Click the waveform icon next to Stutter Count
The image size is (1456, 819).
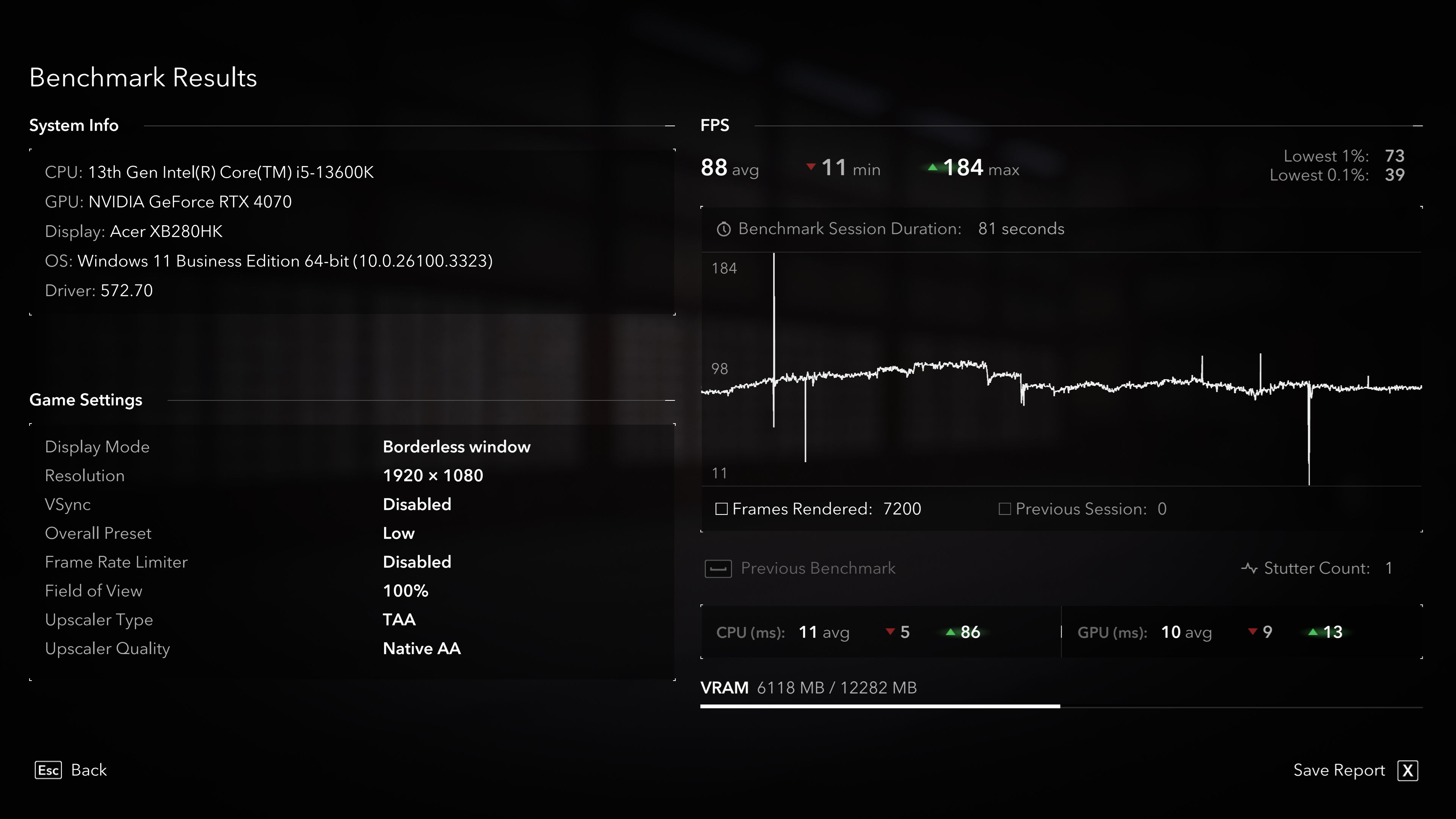1249,568
